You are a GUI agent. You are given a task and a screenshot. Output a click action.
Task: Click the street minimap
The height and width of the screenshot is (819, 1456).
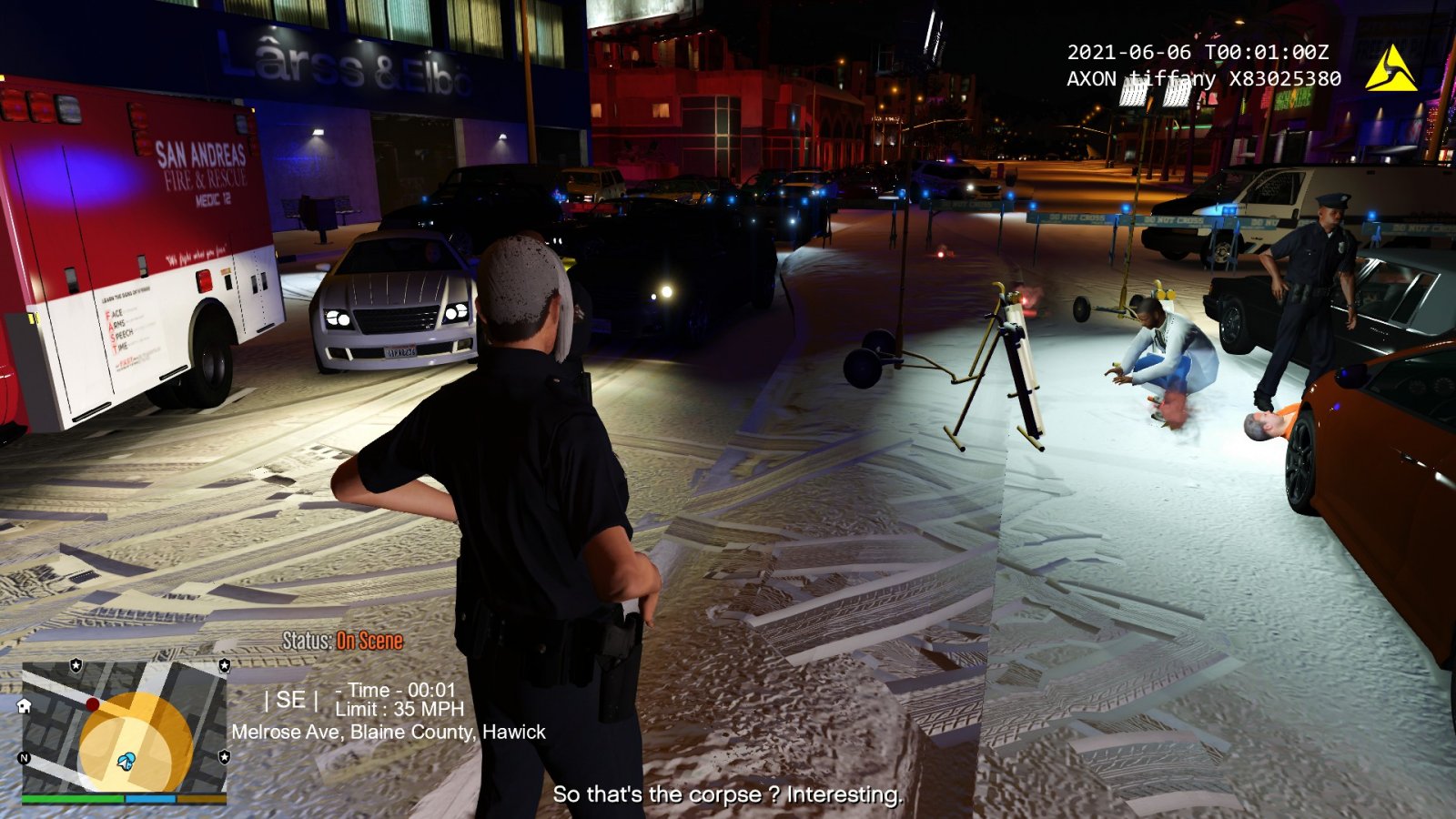click(x=125, y=726)
